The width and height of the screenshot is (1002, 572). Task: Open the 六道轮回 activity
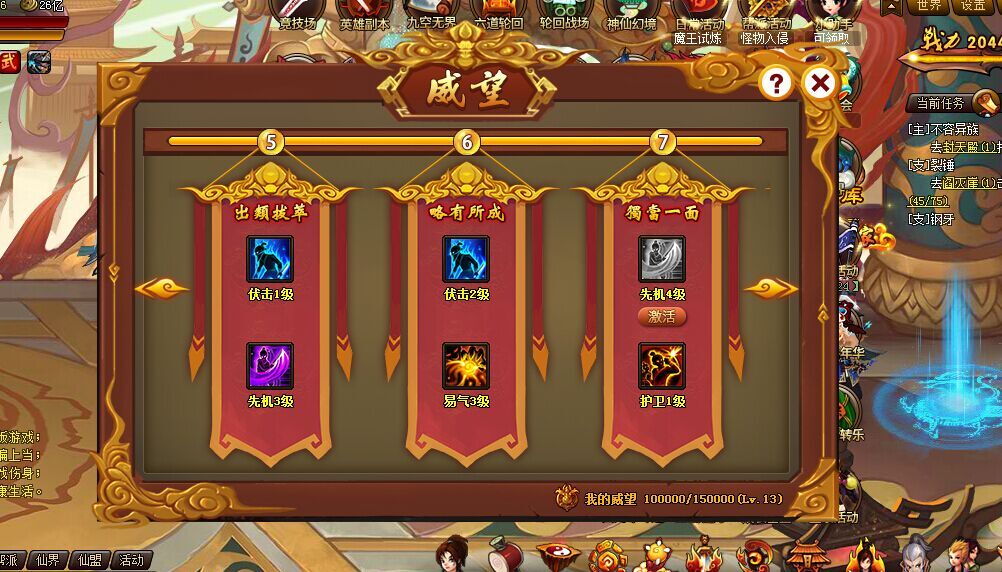(x=498, y=14)
